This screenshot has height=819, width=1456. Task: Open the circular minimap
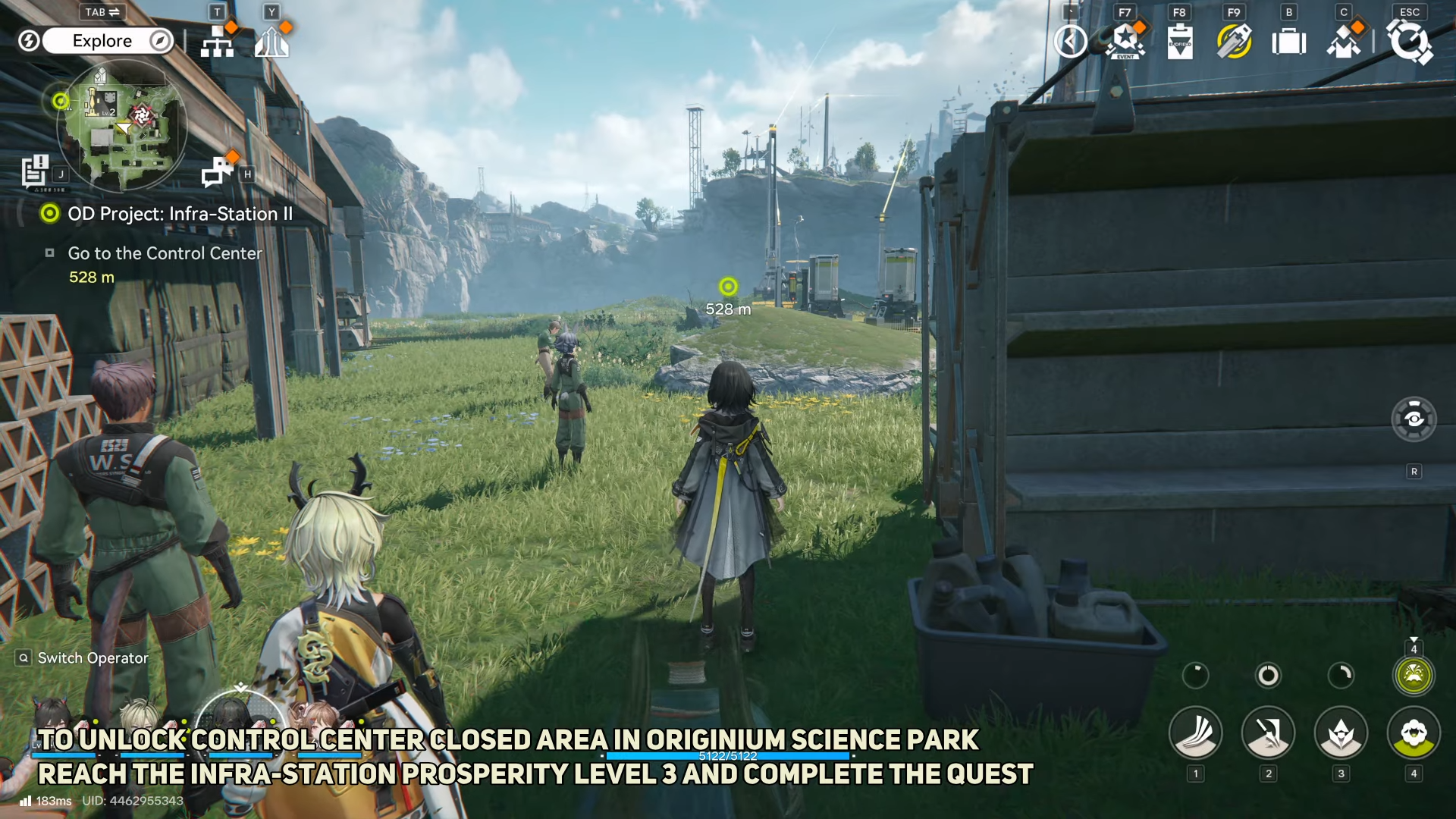[121, 126]
